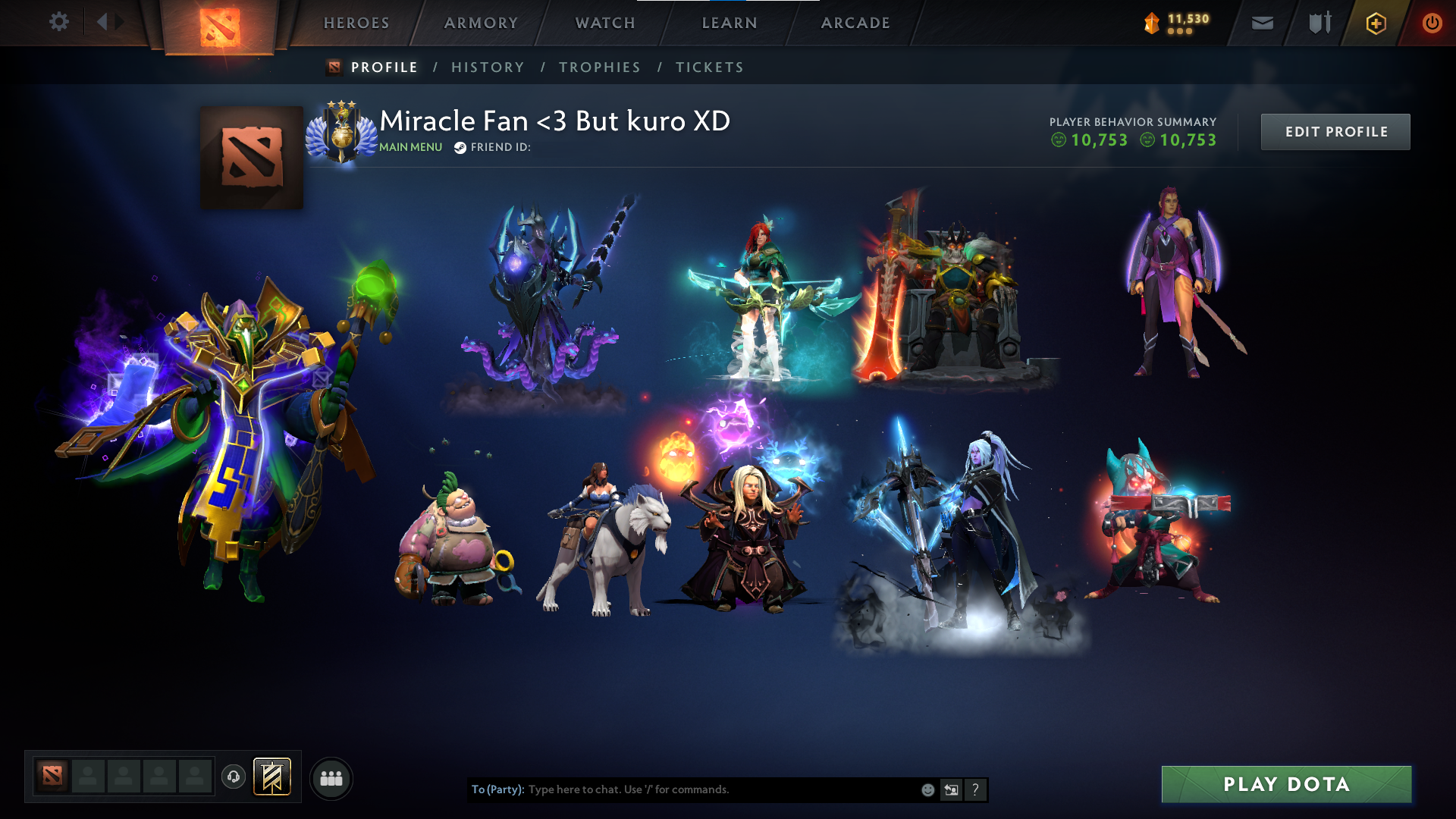Click the shield and sword notification icon

click(1318, 22)
